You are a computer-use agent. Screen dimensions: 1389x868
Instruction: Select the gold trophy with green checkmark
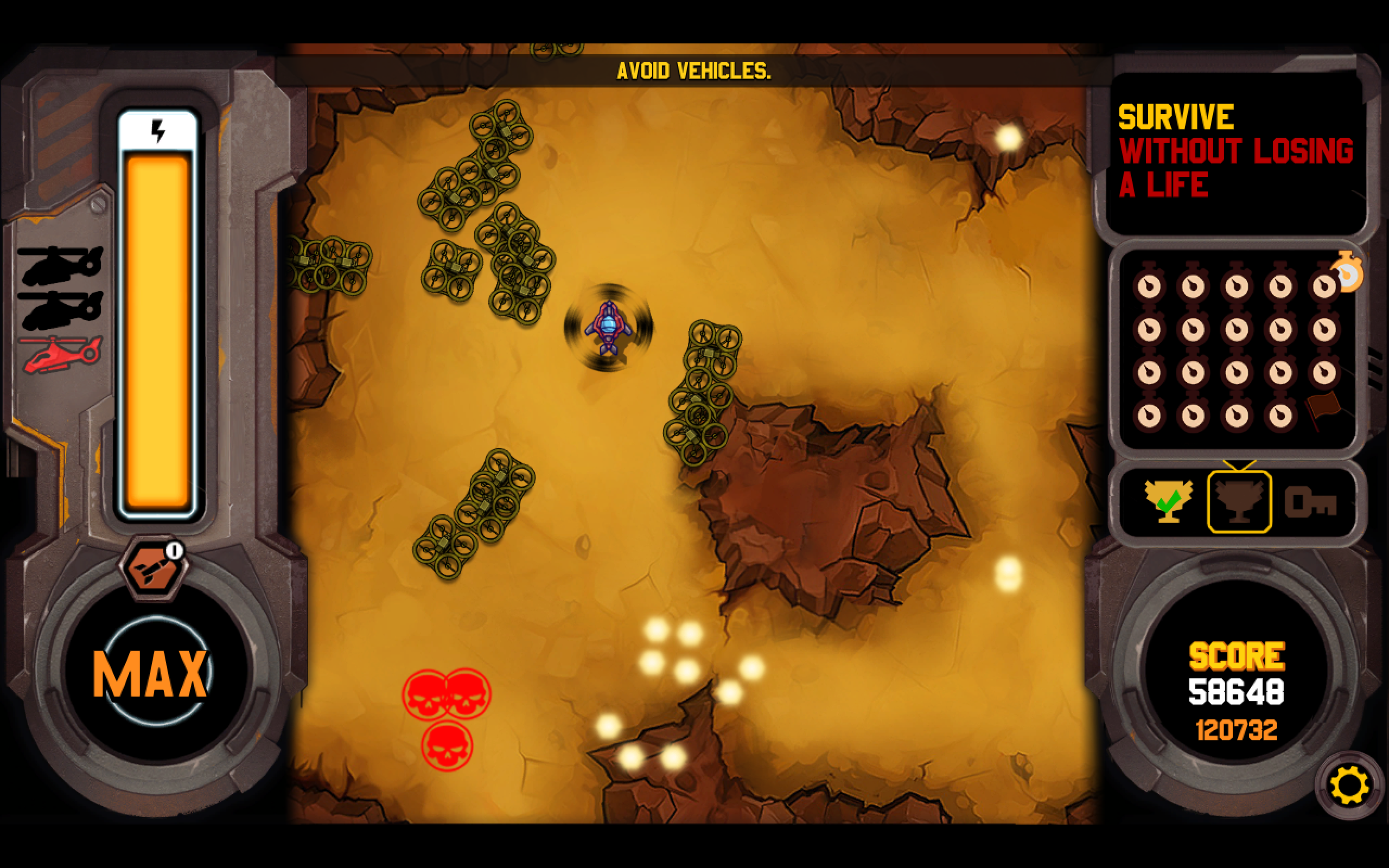1169,501
